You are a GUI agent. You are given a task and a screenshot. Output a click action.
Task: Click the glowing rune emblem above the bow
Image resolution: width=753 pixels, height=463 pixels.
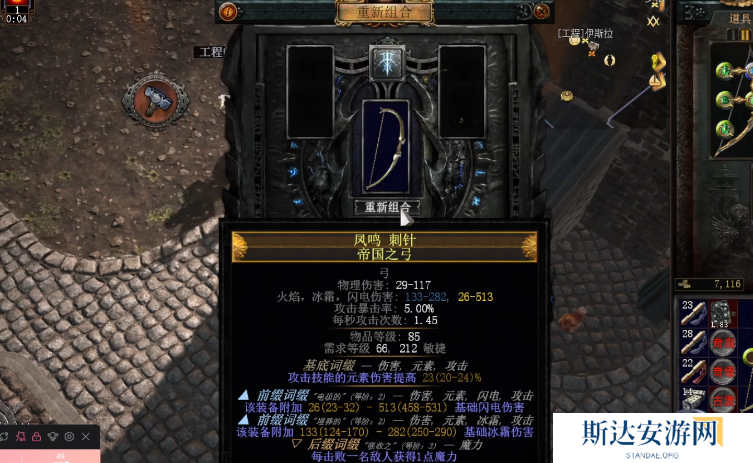(x=385, y=62)
